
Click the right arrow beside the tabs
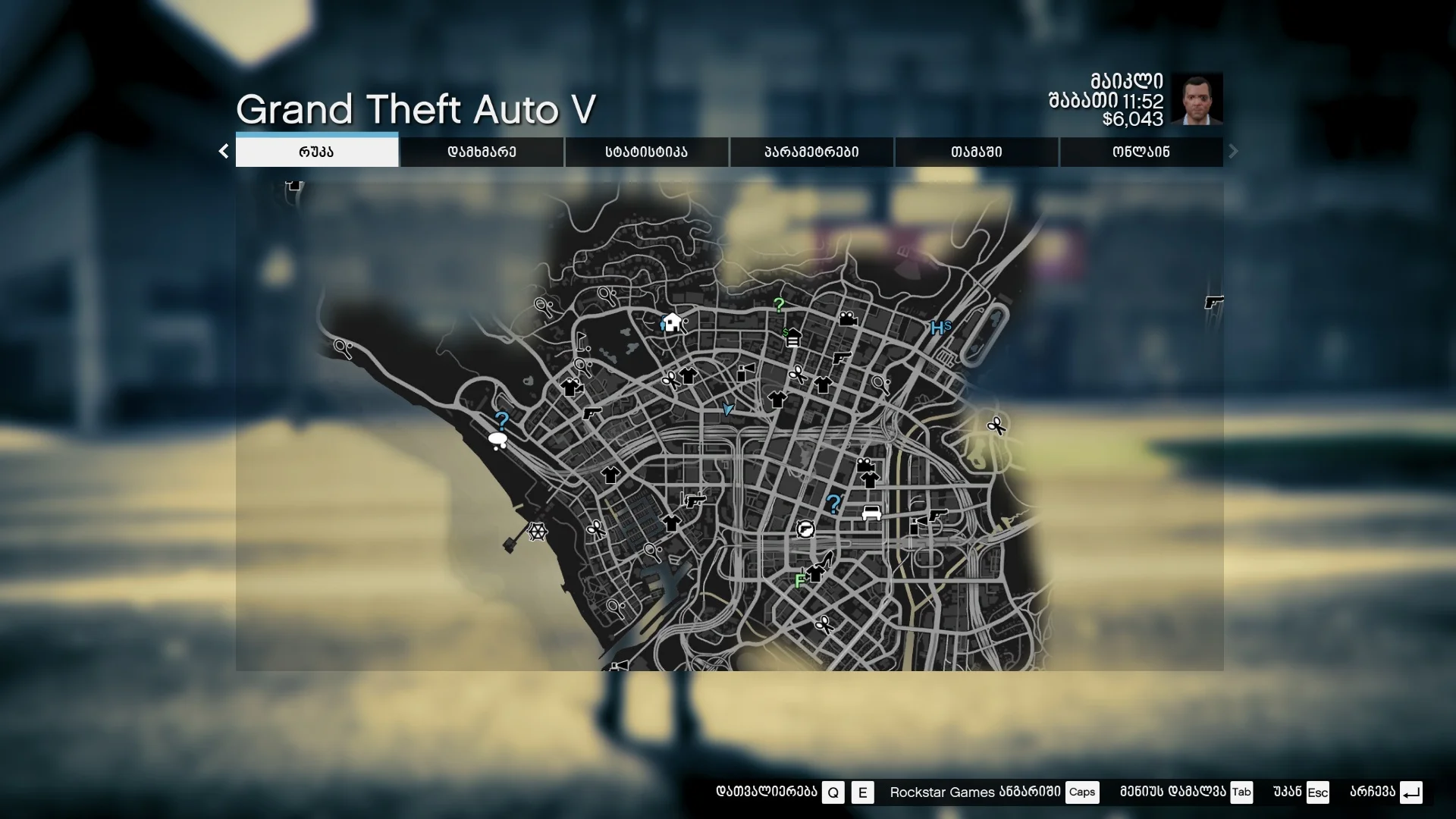(x=1233, y=152)
